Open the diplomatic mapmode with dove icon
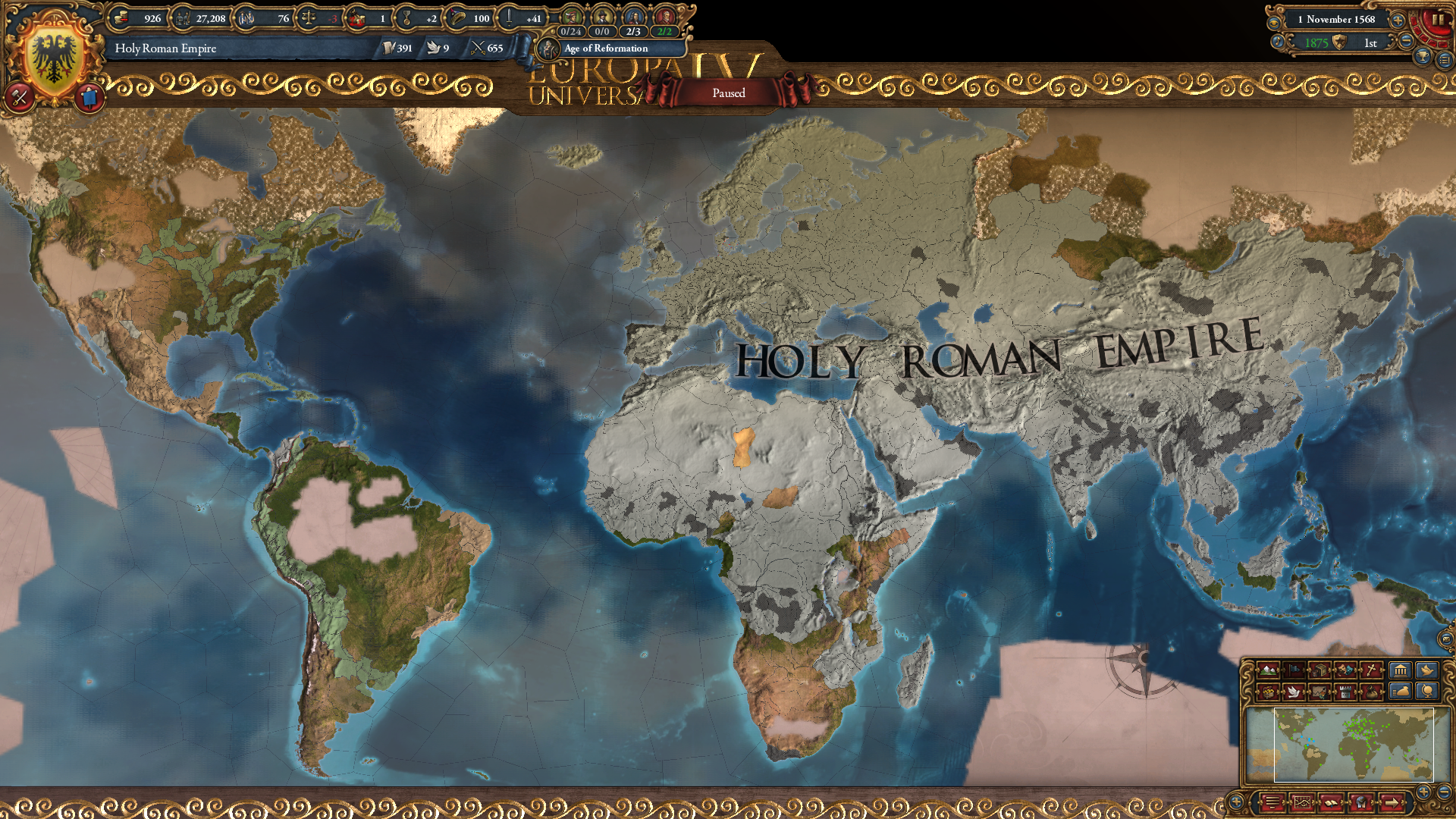This screenshot has height=819, width=1456. (x=1294, y=691)
